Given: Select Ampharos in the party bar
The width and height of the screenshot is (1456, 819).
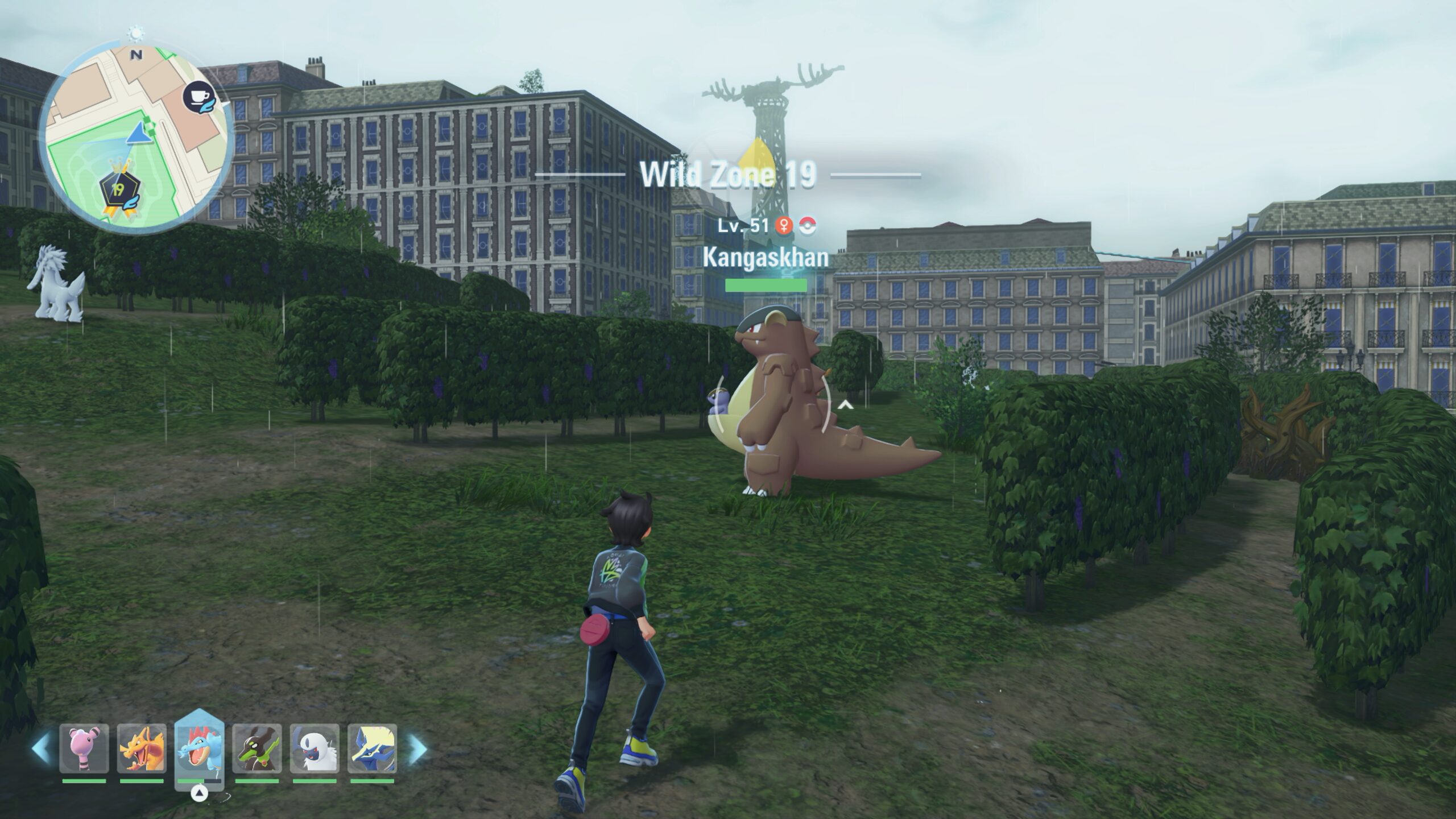Looking at the screenshot, I should point(84,748).
